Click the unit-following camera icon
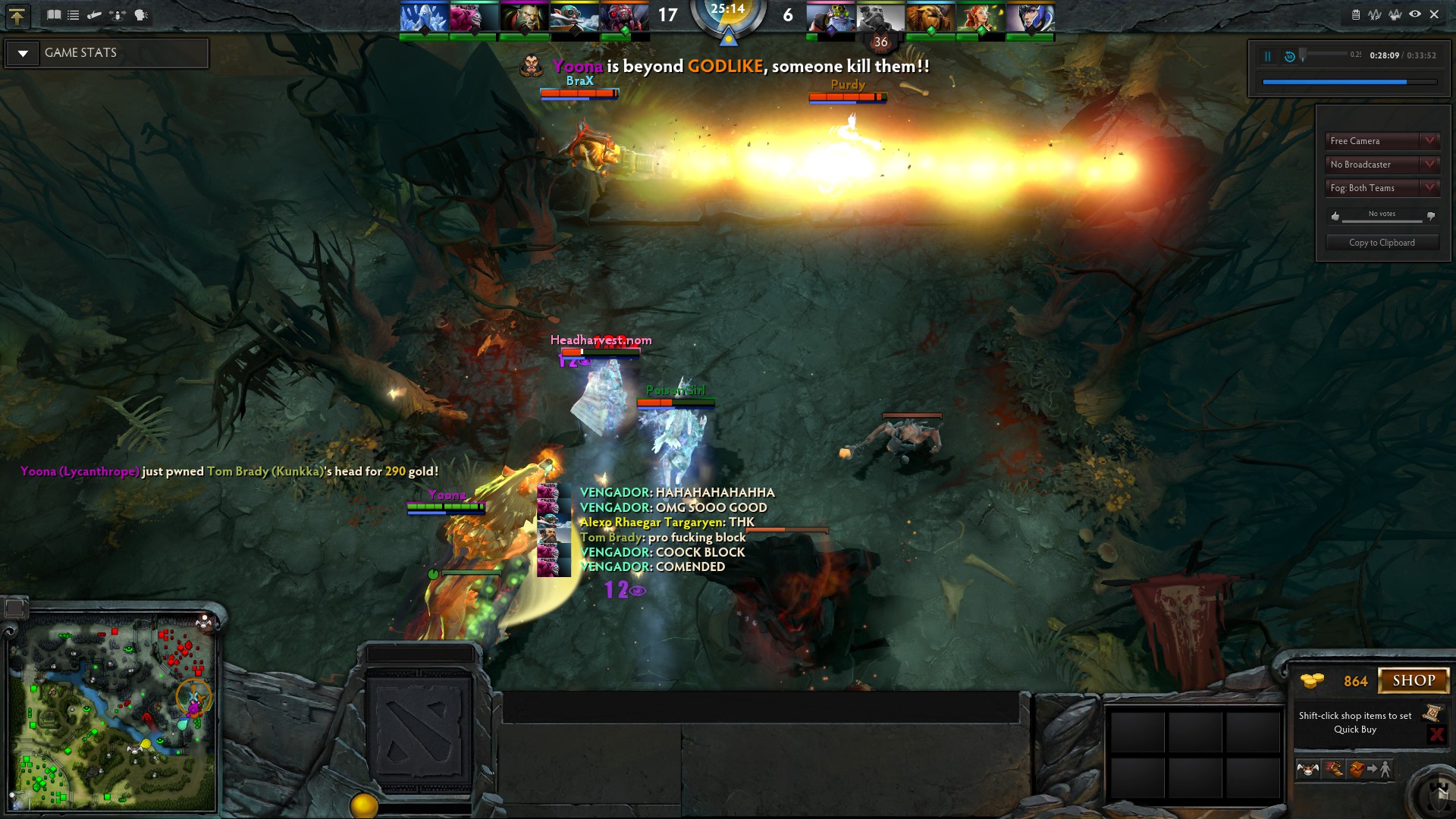 [117, 14]
